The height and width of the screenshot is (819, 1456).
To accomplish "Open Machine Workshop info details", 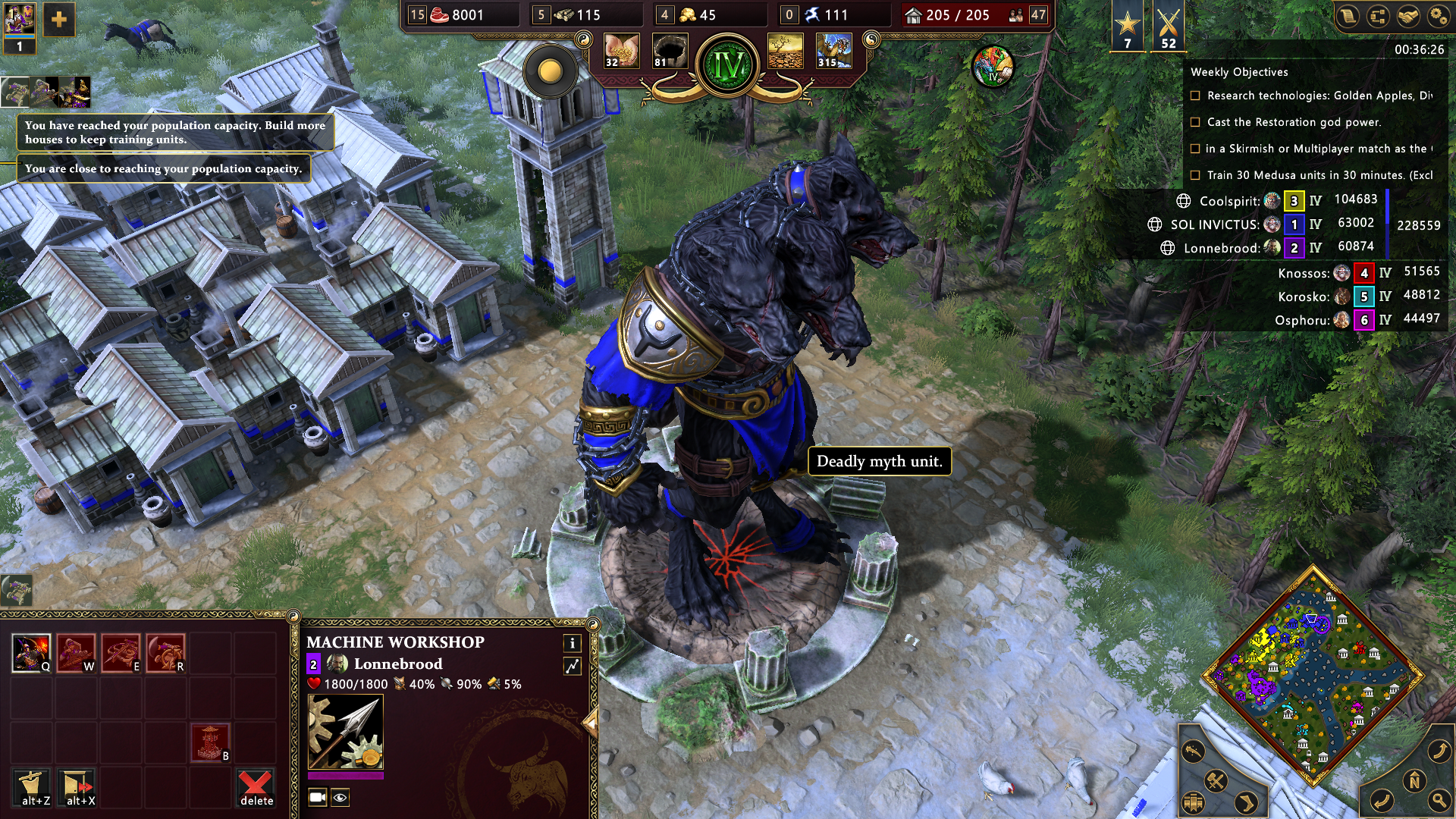I will pos(573,644).
